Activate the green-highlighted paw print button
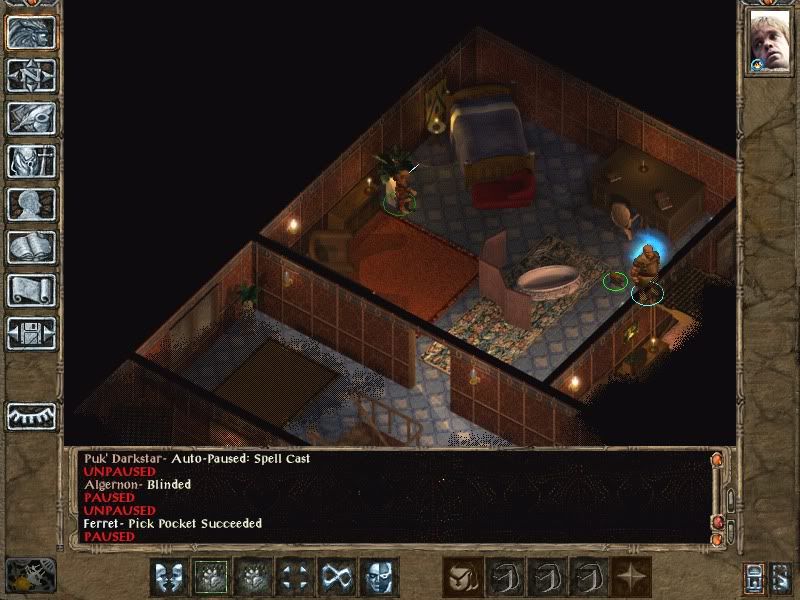The width and height of the screenshot is (800, 600). tap(212, 577)
